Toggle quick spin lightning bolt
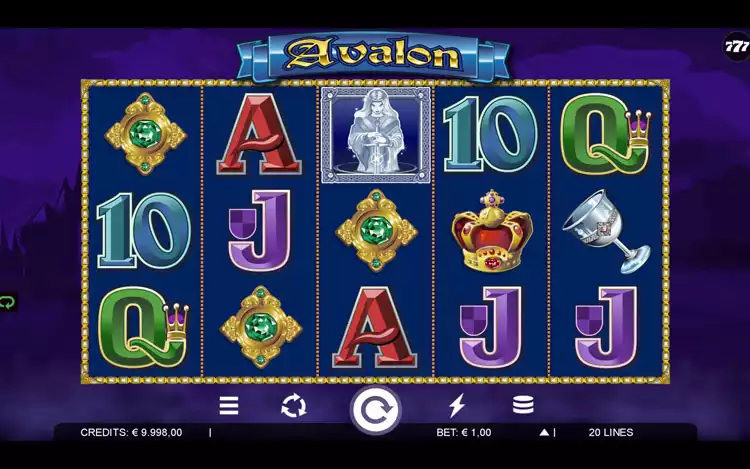This screenshot has height=469, width=750. 457,405
